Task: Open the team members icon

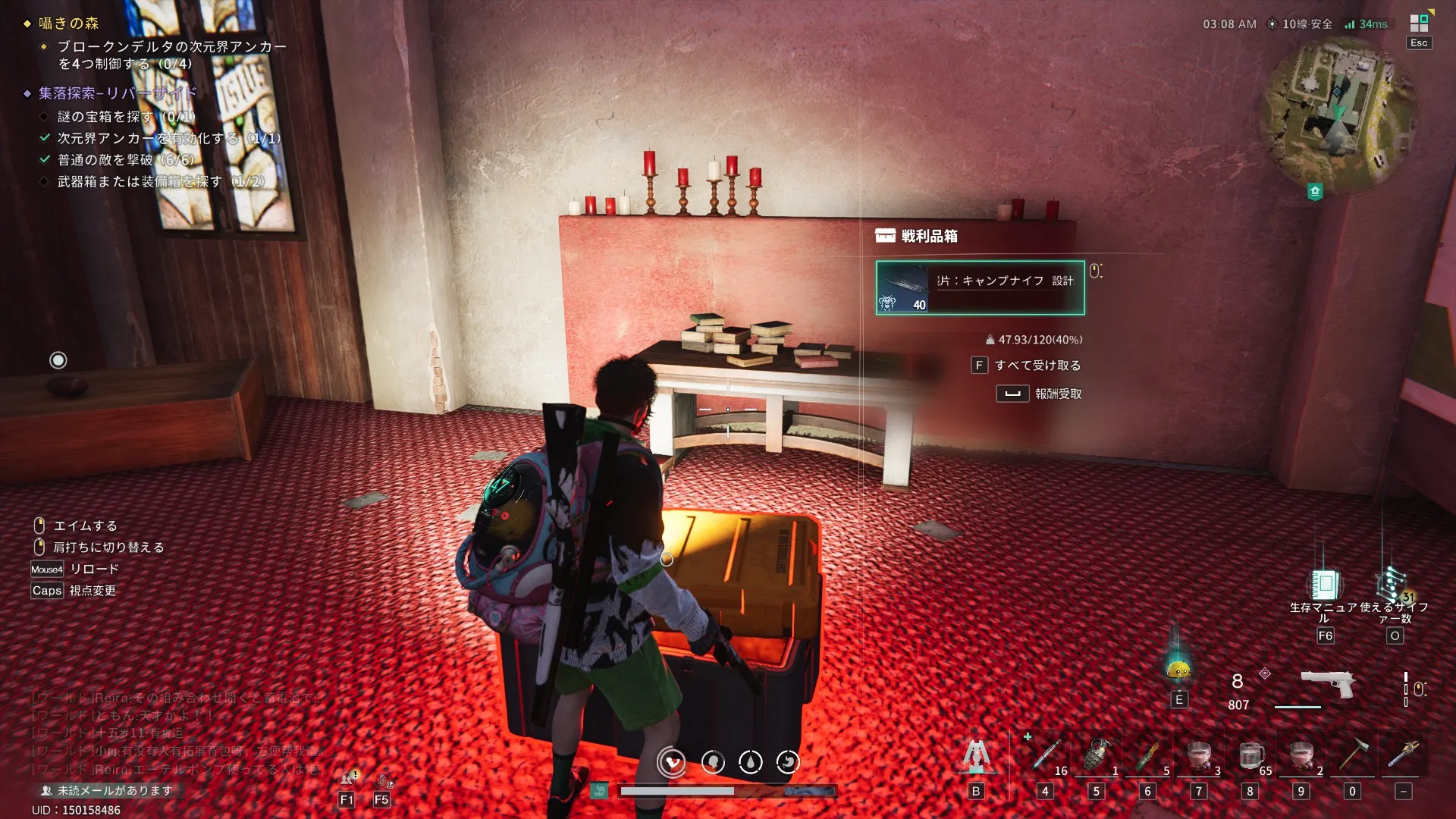Action: click(347, 779)
